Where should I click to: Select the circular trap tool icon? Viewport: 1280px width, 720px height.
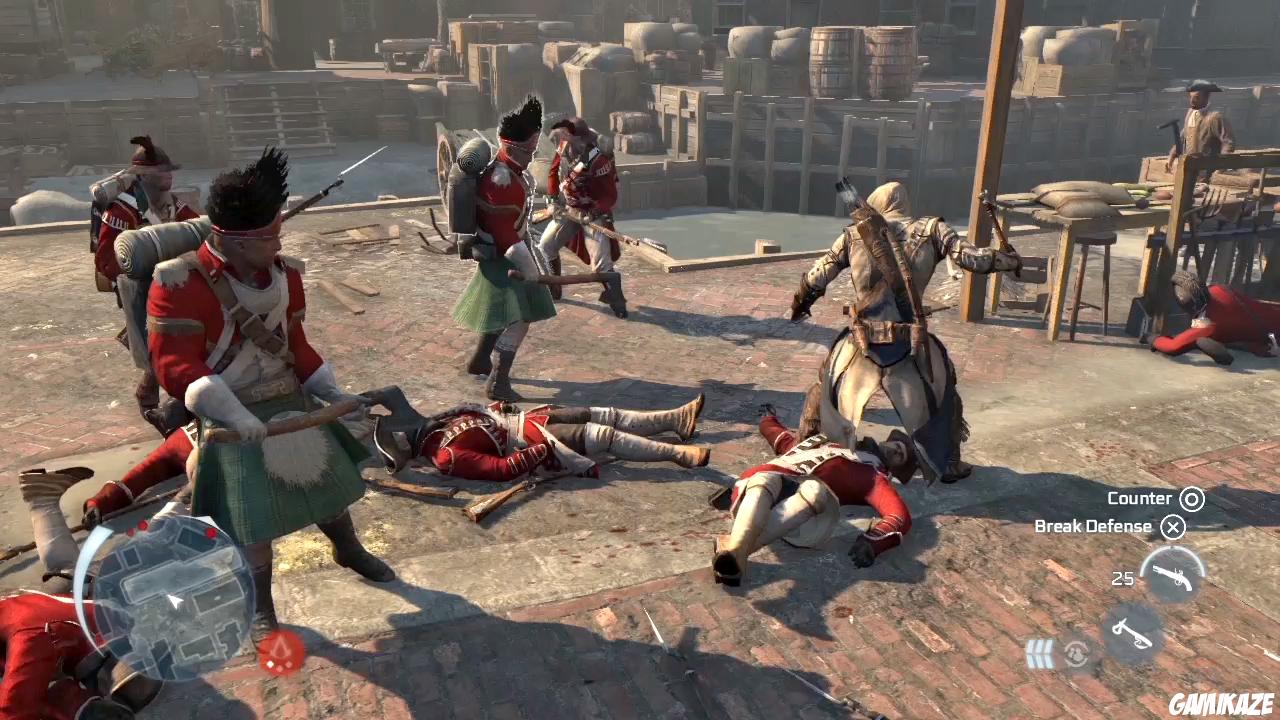(x=1076, y=653)
